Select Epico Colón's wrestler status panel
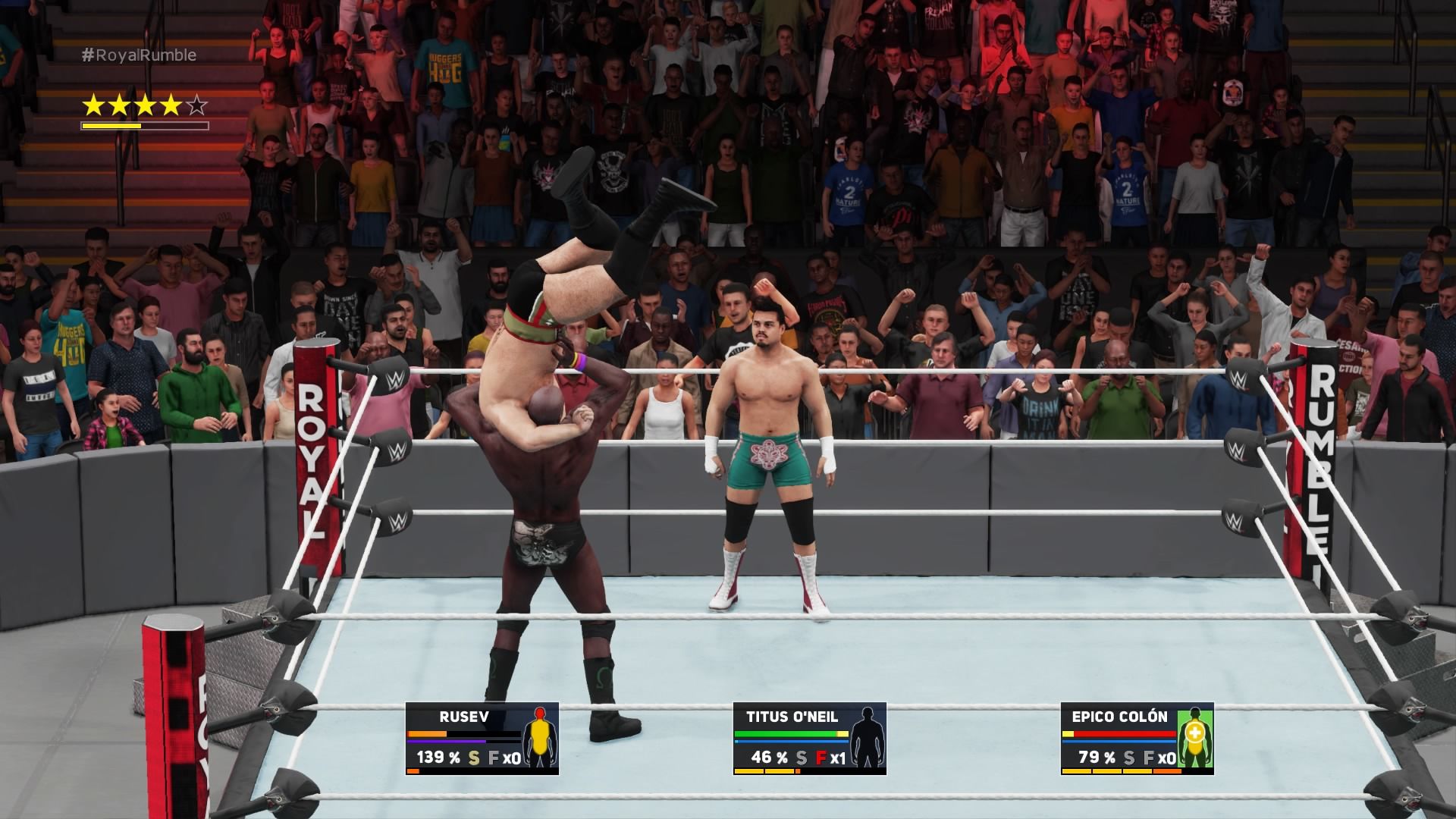This screenshot has width=1456, height=819. tap(1137, 738)
